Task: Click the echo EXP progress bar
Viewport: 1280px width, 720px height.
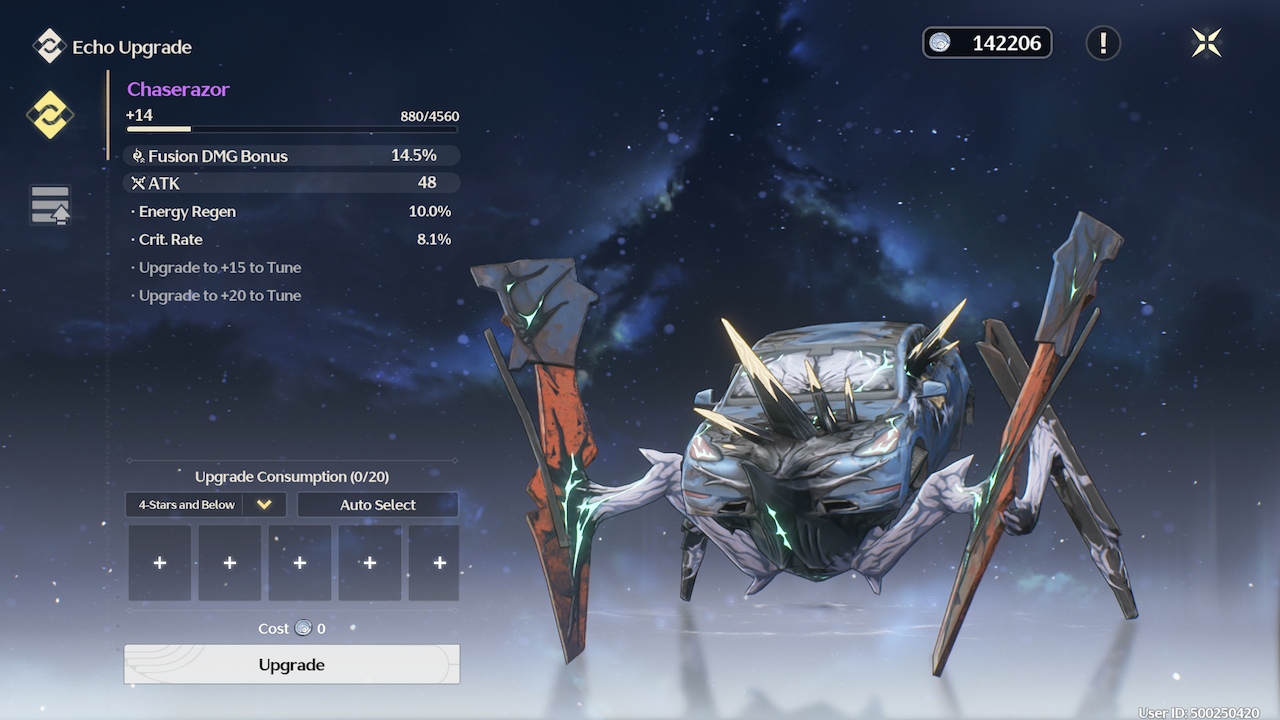Action: [x=290, y=129]
